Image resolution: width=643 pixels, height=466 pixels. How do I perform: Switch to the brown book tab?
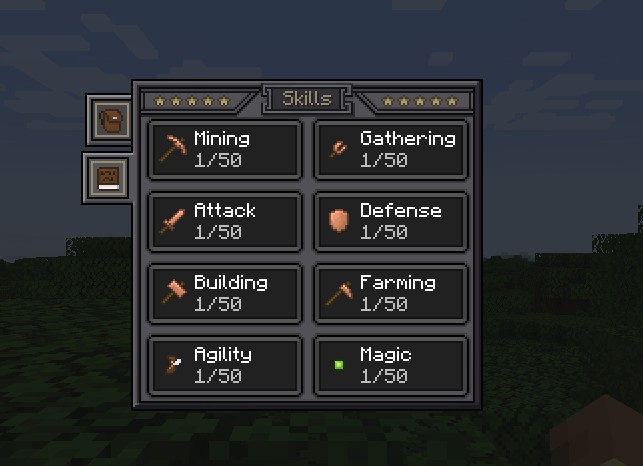108,178
